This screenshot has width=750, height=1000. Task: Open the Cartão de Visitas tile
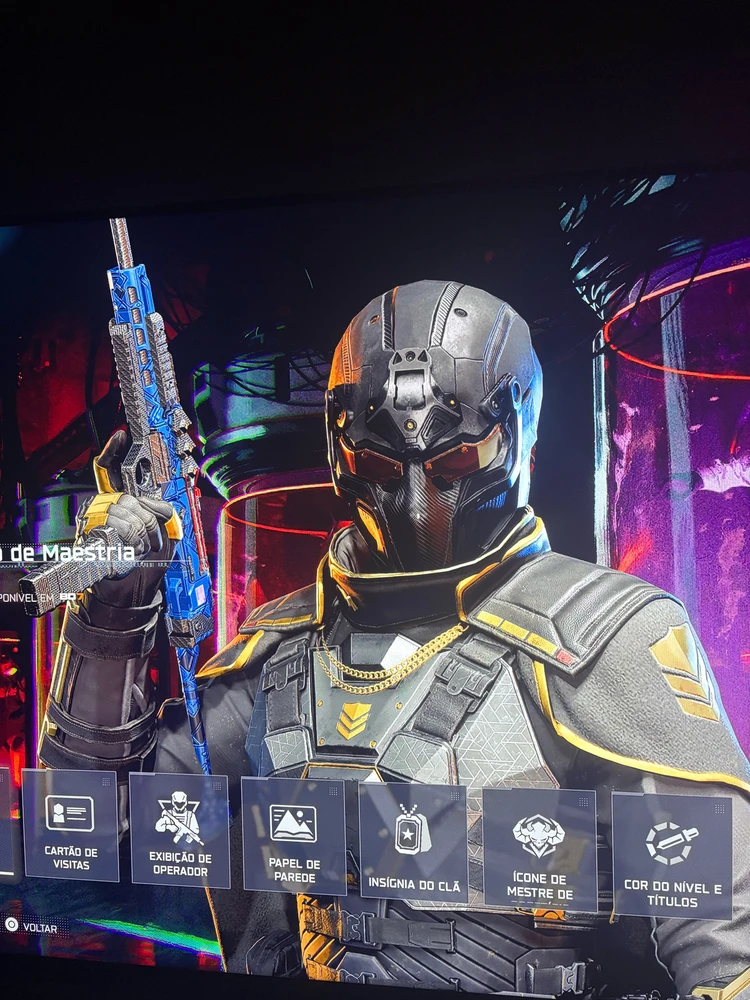click(70, 825)
